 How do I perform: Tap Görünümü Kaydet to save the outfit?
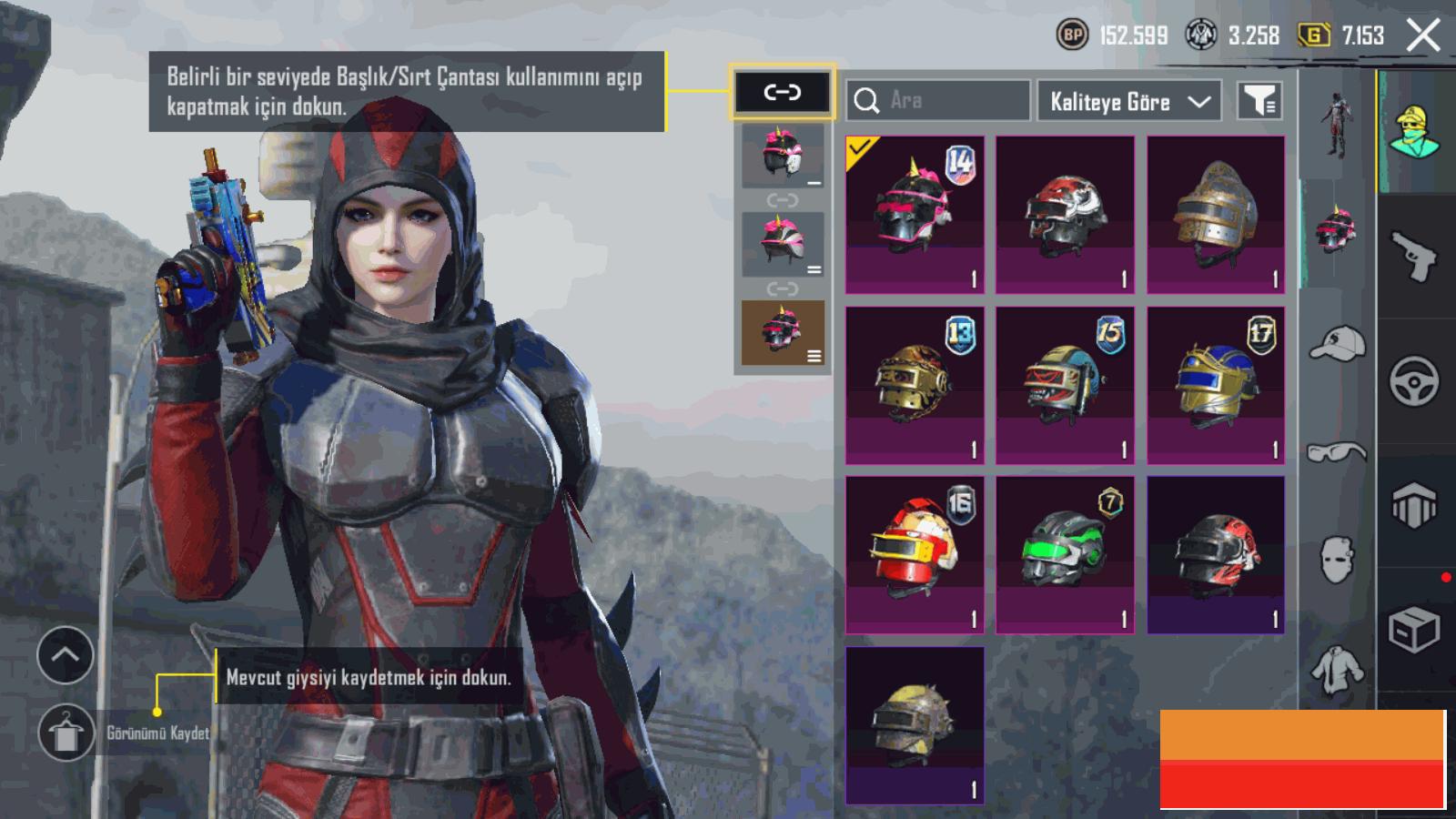tap(66, 733)
